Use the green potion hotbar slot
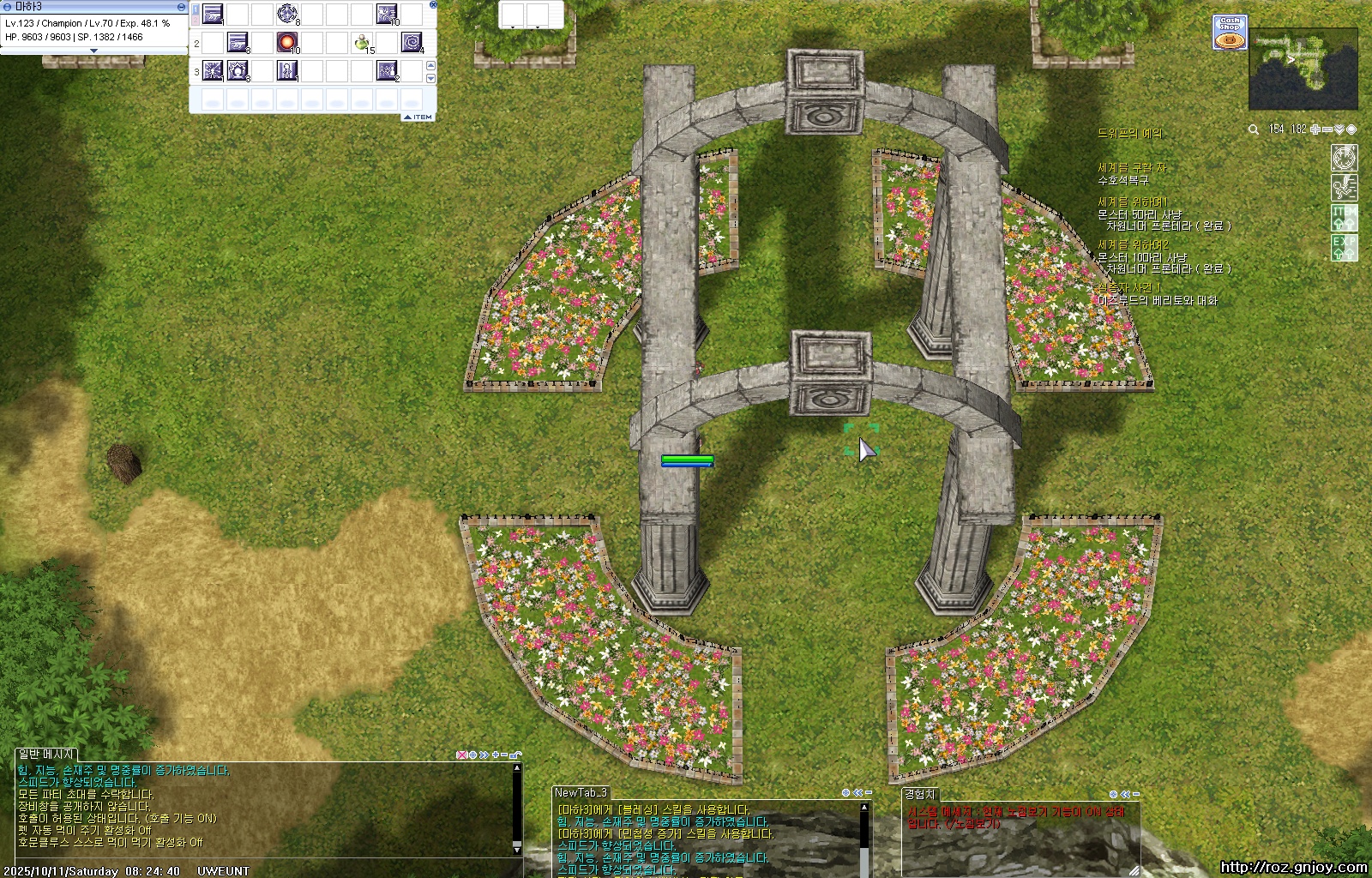The width and height of the screenshot is (1372, 878). pyautogui.click(x=362, y=42)
